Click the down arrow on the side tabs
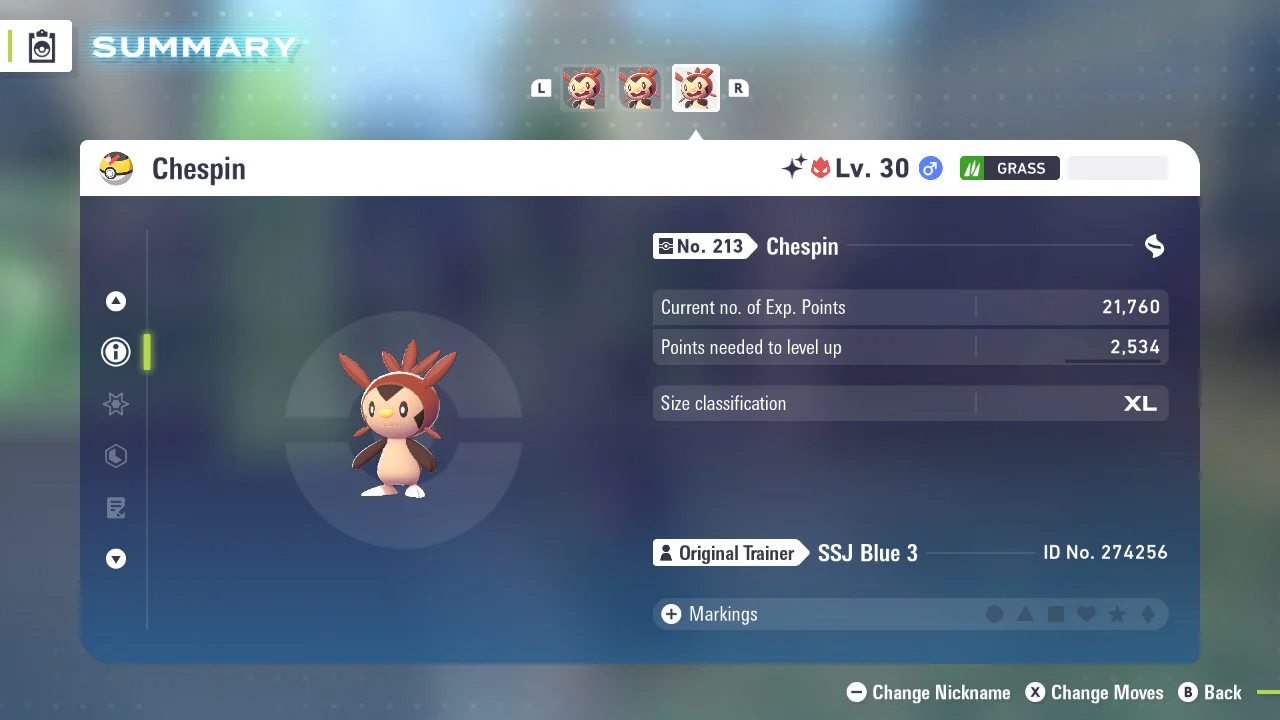Image resolution: width=1280 pixels, height=720 pixels. (116, 559)
